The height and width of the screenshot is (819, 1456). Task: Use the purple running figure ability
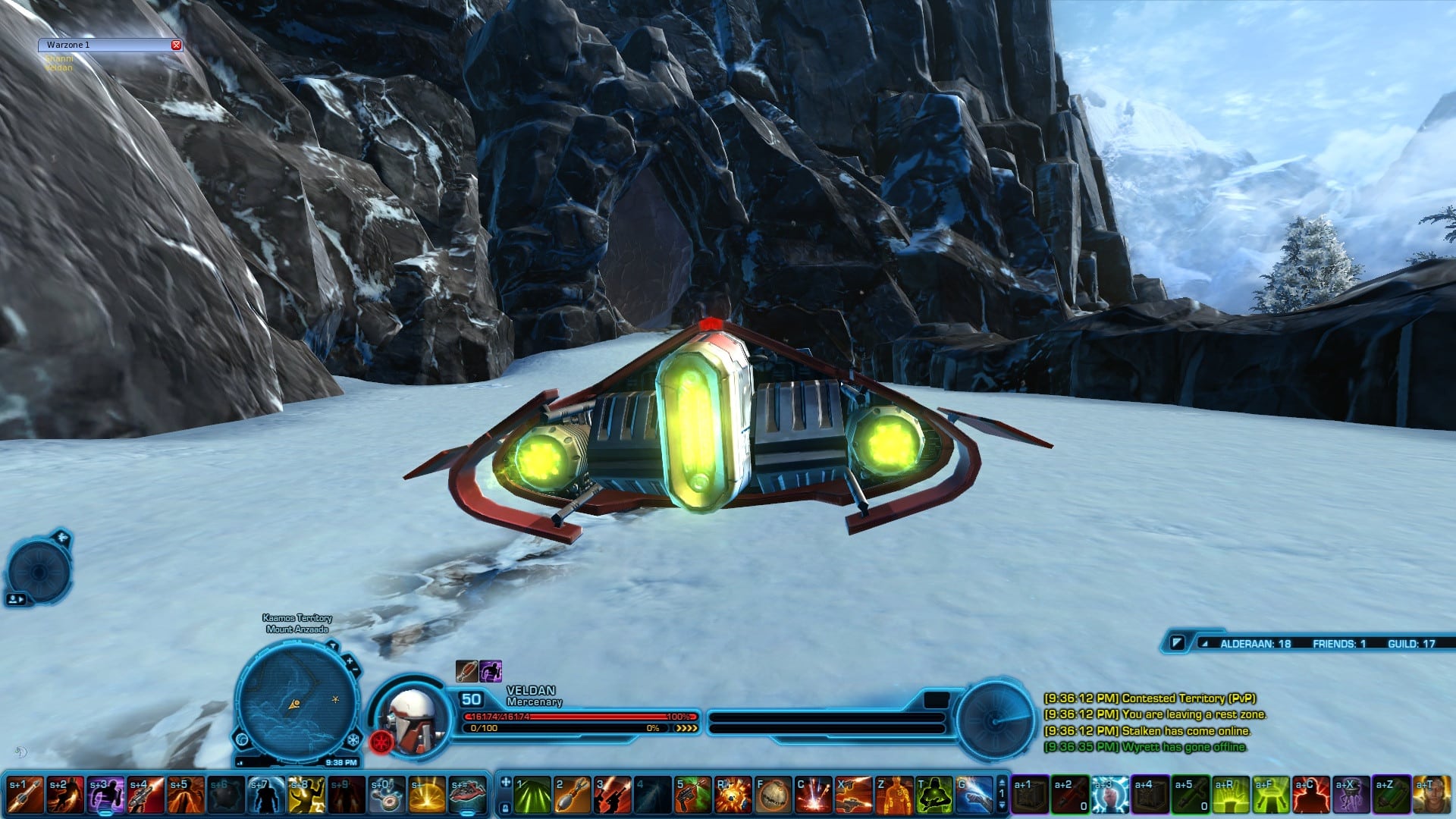tap(105, 795)
